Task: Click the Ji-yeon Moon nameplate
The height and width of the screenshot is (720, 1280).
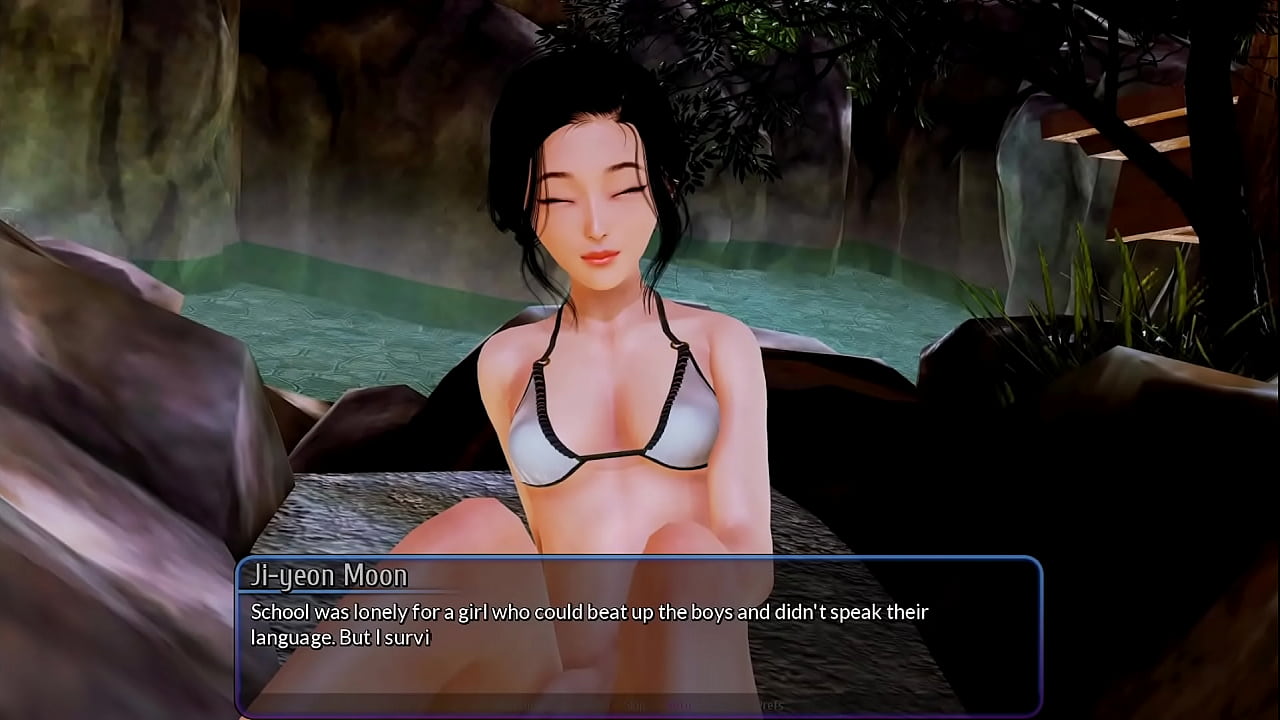Action: click(330, 575)
